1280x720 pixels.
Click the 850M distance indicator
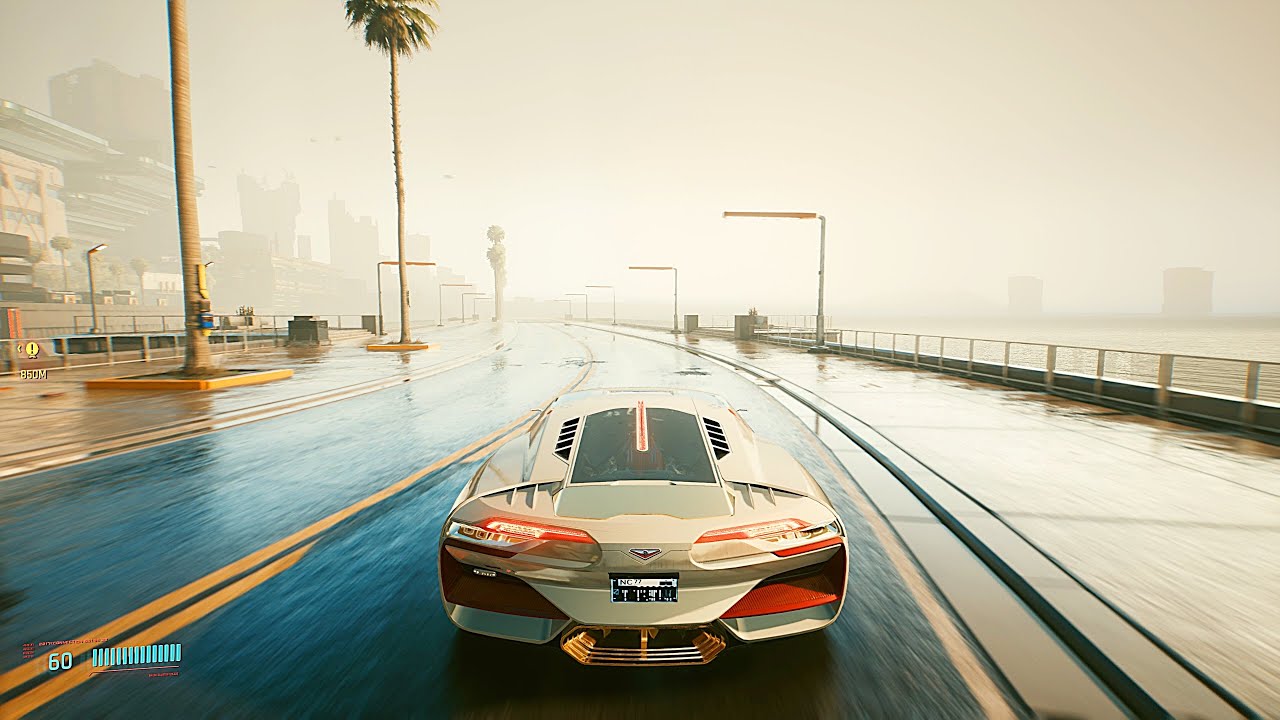[34, 374]
